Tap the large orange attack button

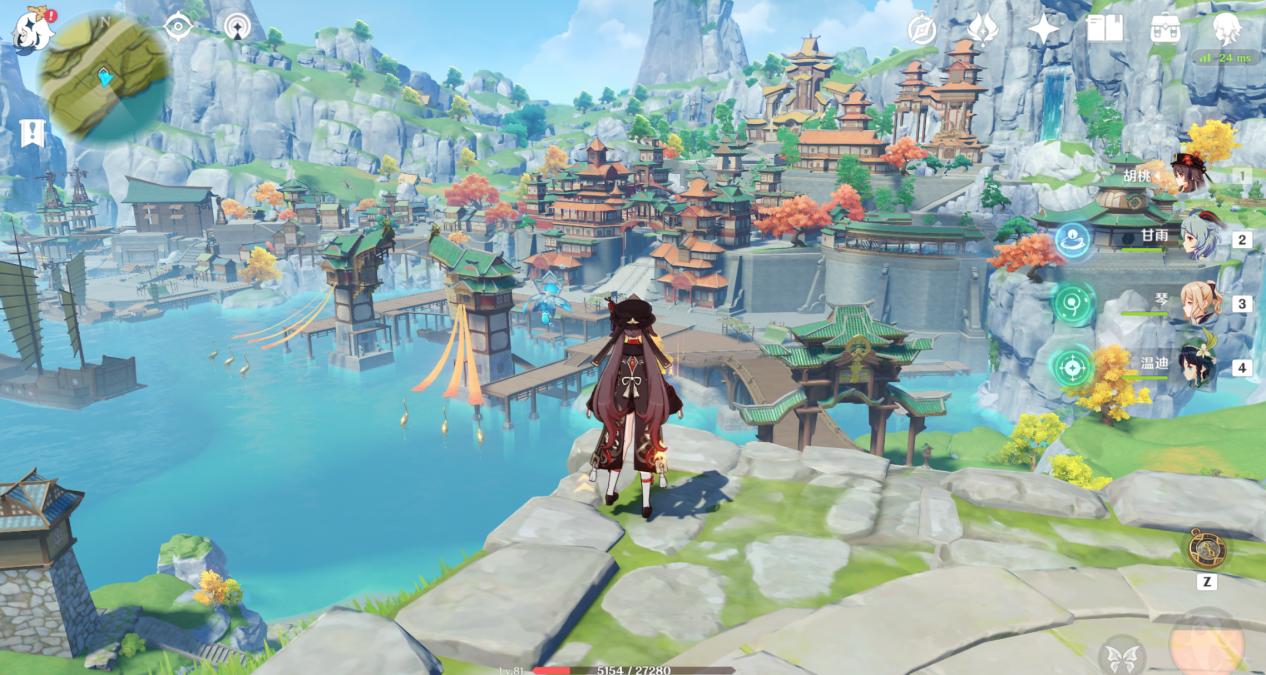[1206, 643]
